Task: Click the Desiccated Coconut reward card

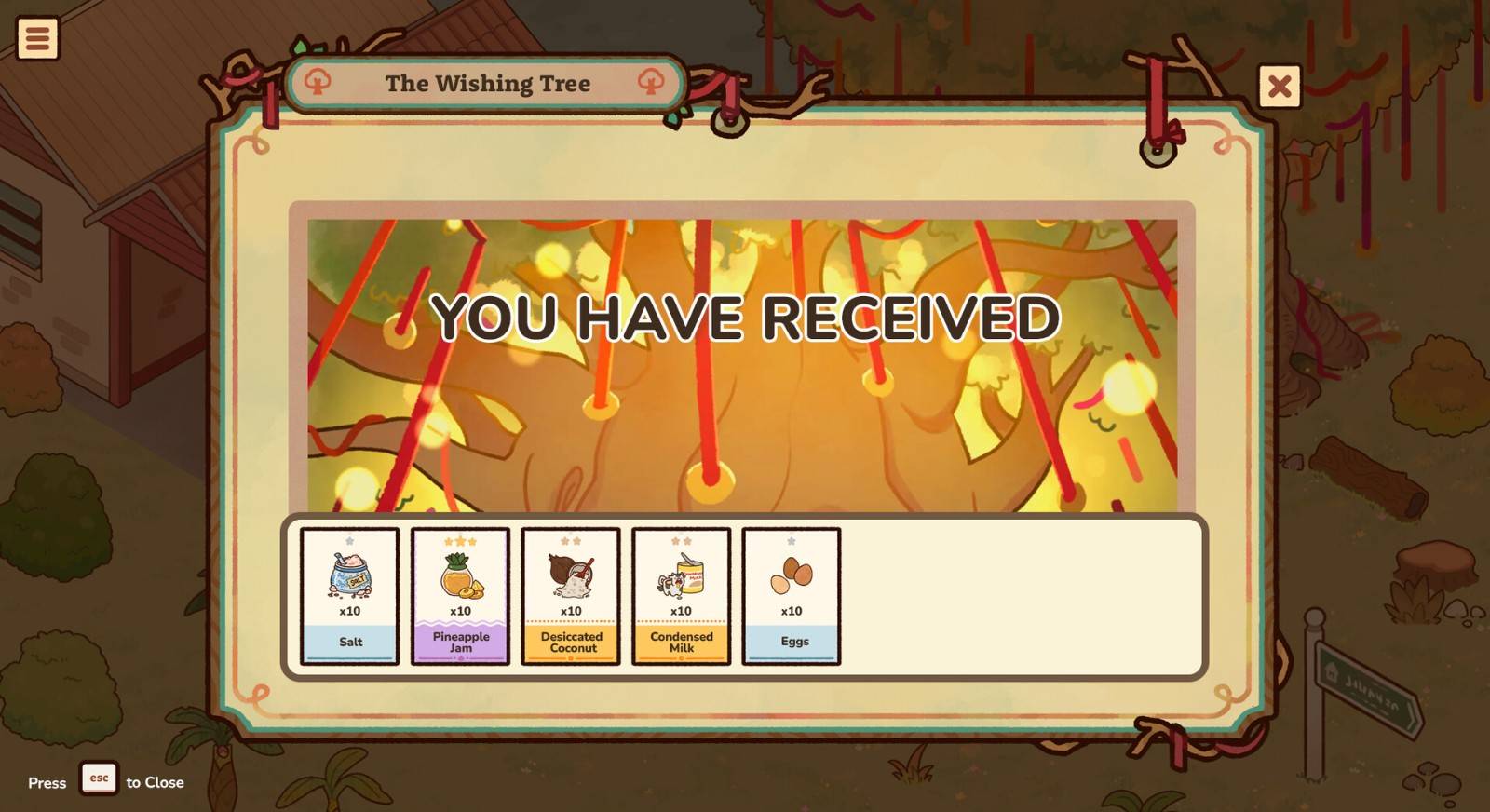Action: click(x=571, y=596)
